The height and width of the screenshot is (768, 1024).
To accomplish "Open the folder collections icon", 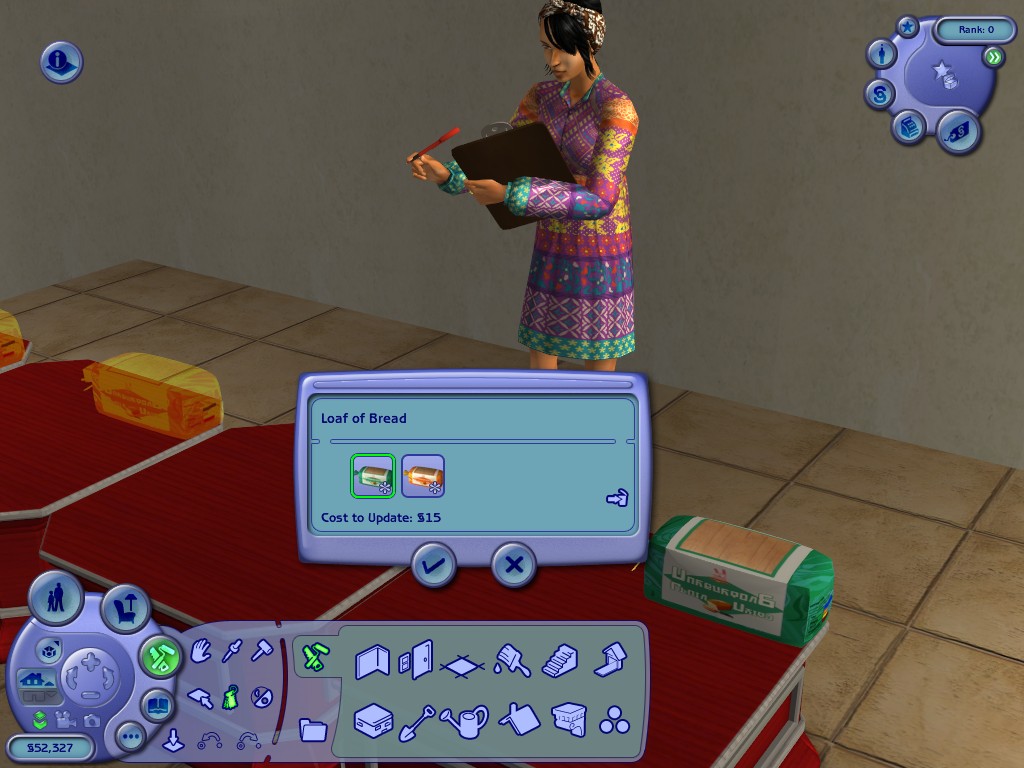I will pyautogui.click(x=313, y=729).
